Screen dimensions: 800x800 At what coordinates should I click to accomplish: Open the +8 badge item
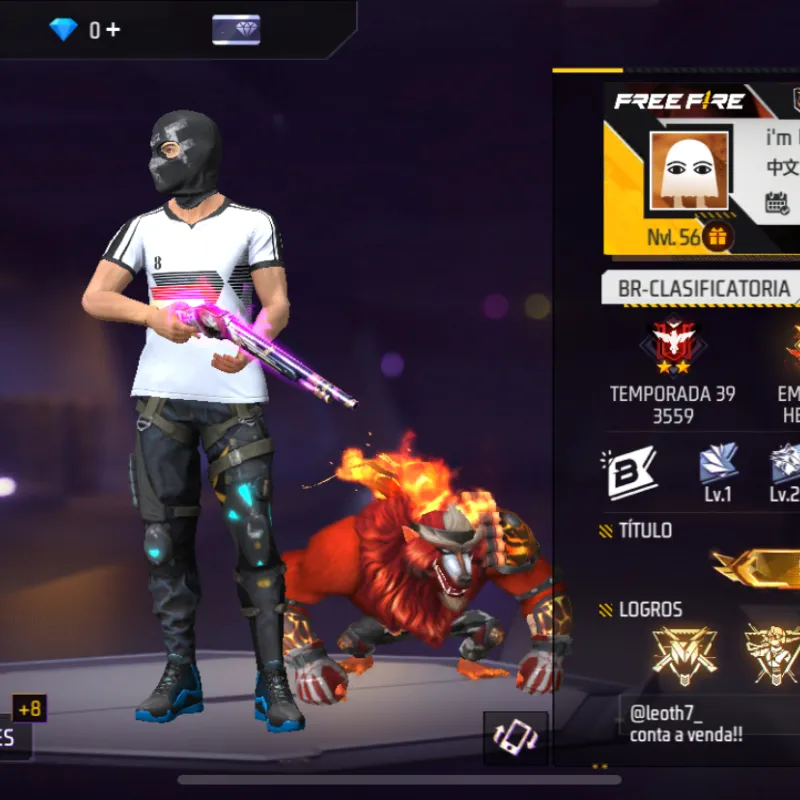29,709
